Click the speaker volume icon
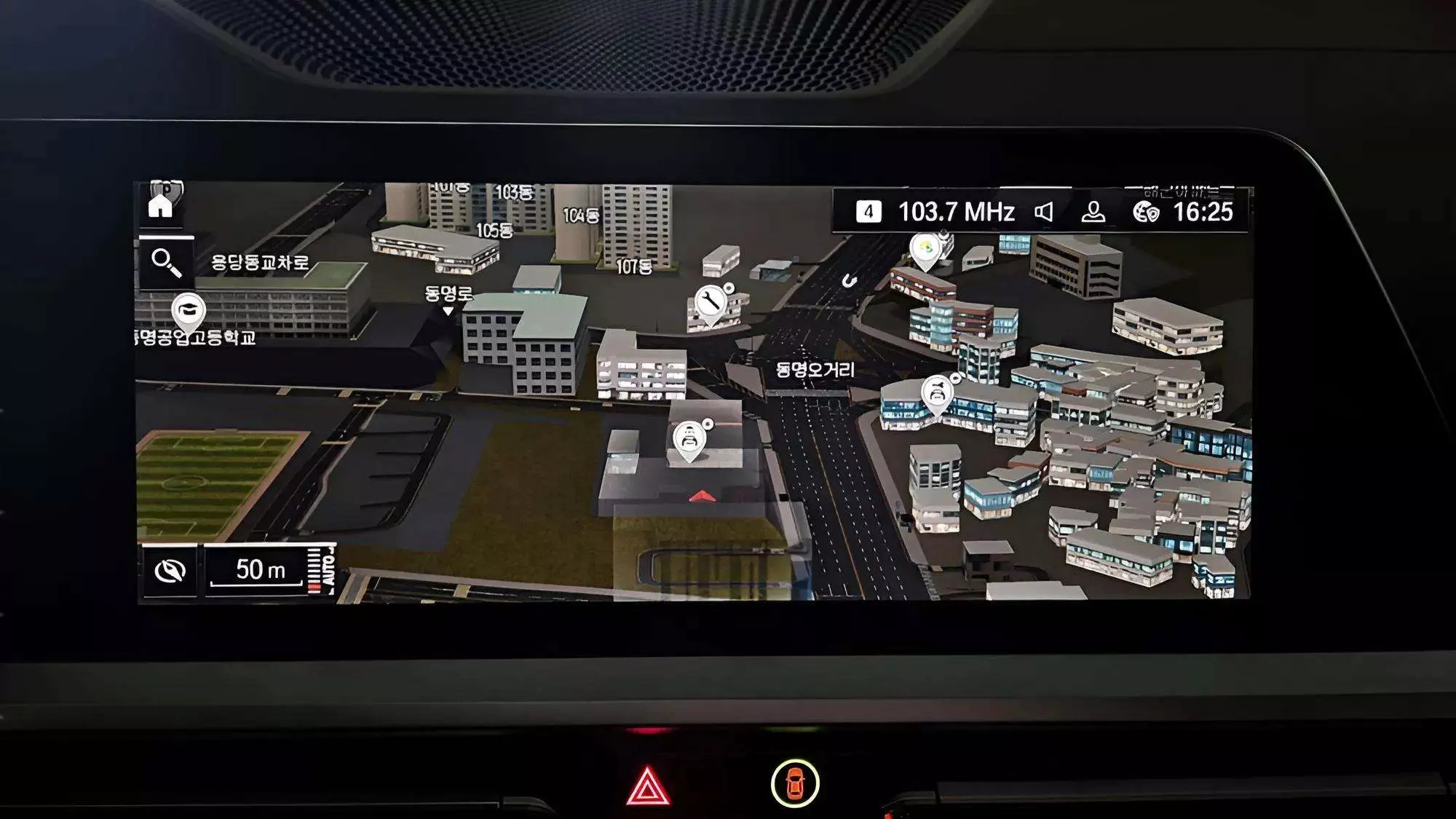This screenshot has height=819, width=1456. (x=1044, y=212)
